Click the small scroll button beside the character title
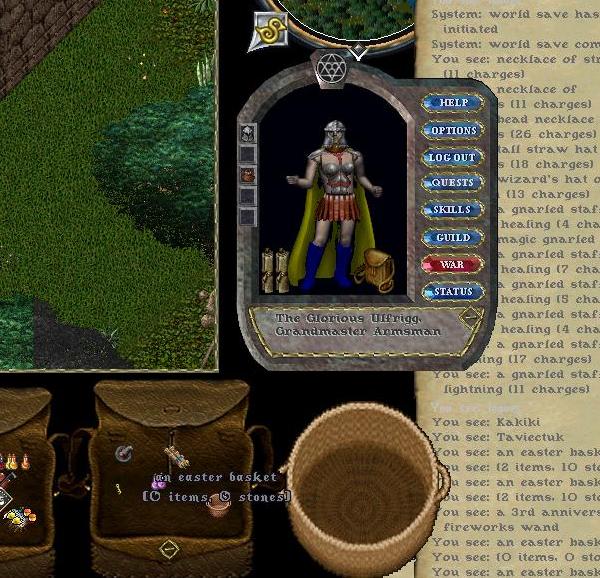 [x=469, y=317]
